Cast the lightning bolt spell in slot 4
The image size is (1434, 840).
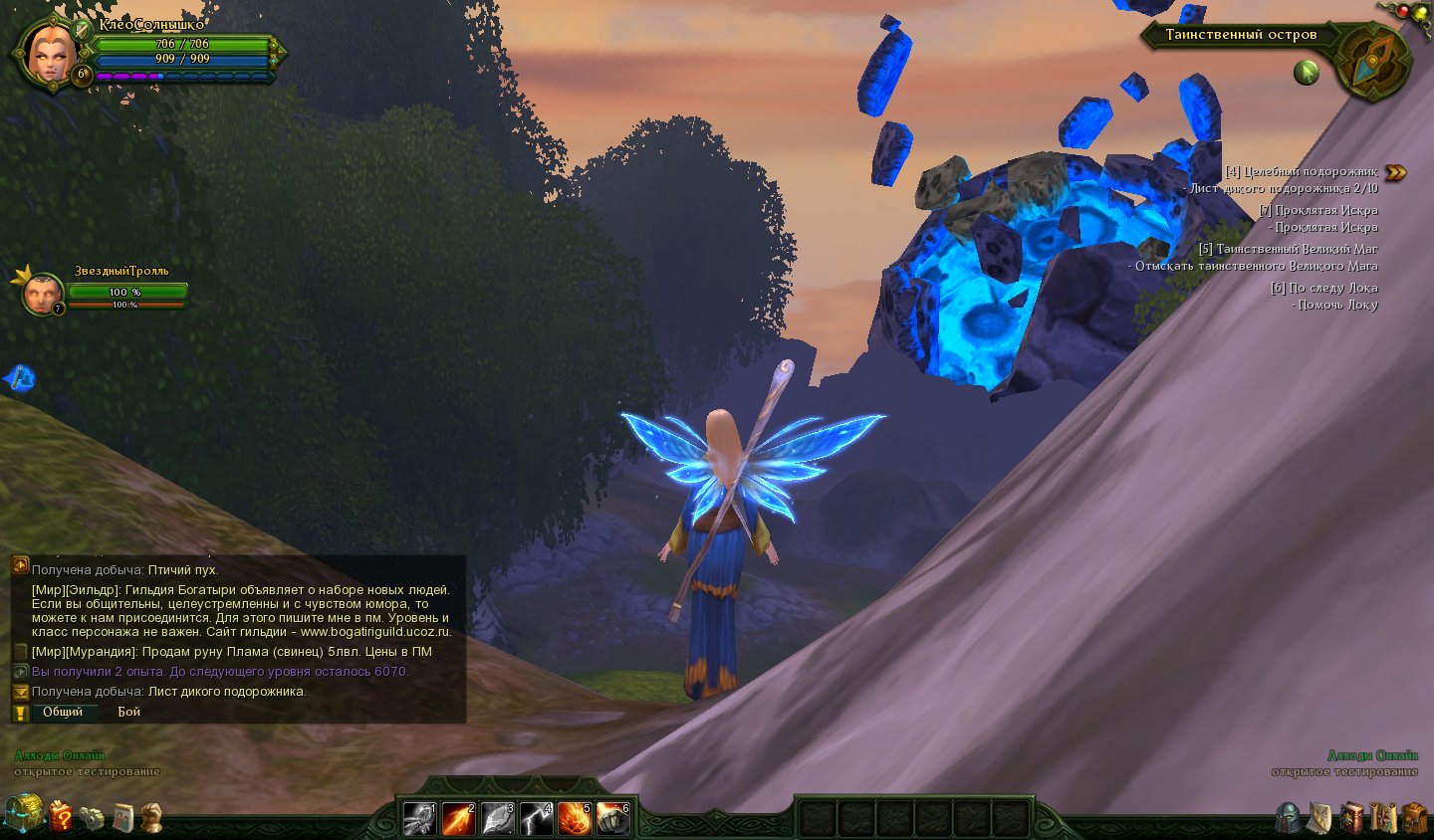536,818
